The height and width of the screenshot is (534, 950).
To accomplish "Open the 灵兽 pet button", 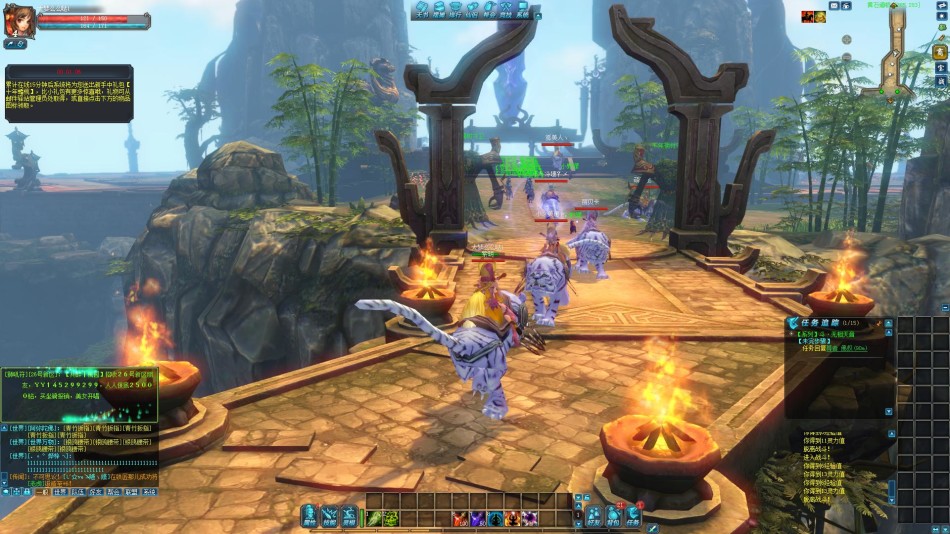I will [x=349, y=514].
